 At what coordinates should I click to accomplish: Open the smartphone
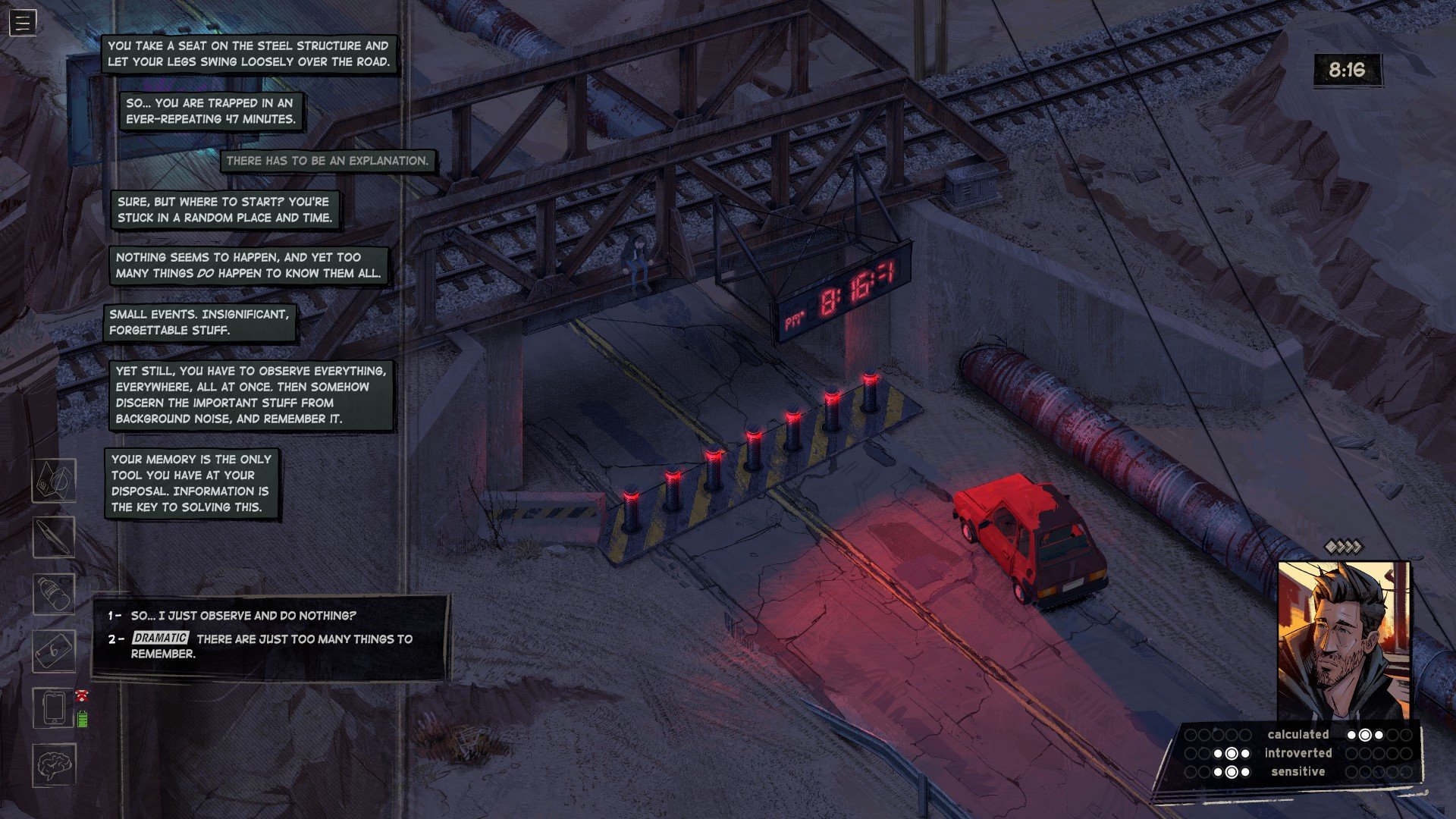point(54,708)
